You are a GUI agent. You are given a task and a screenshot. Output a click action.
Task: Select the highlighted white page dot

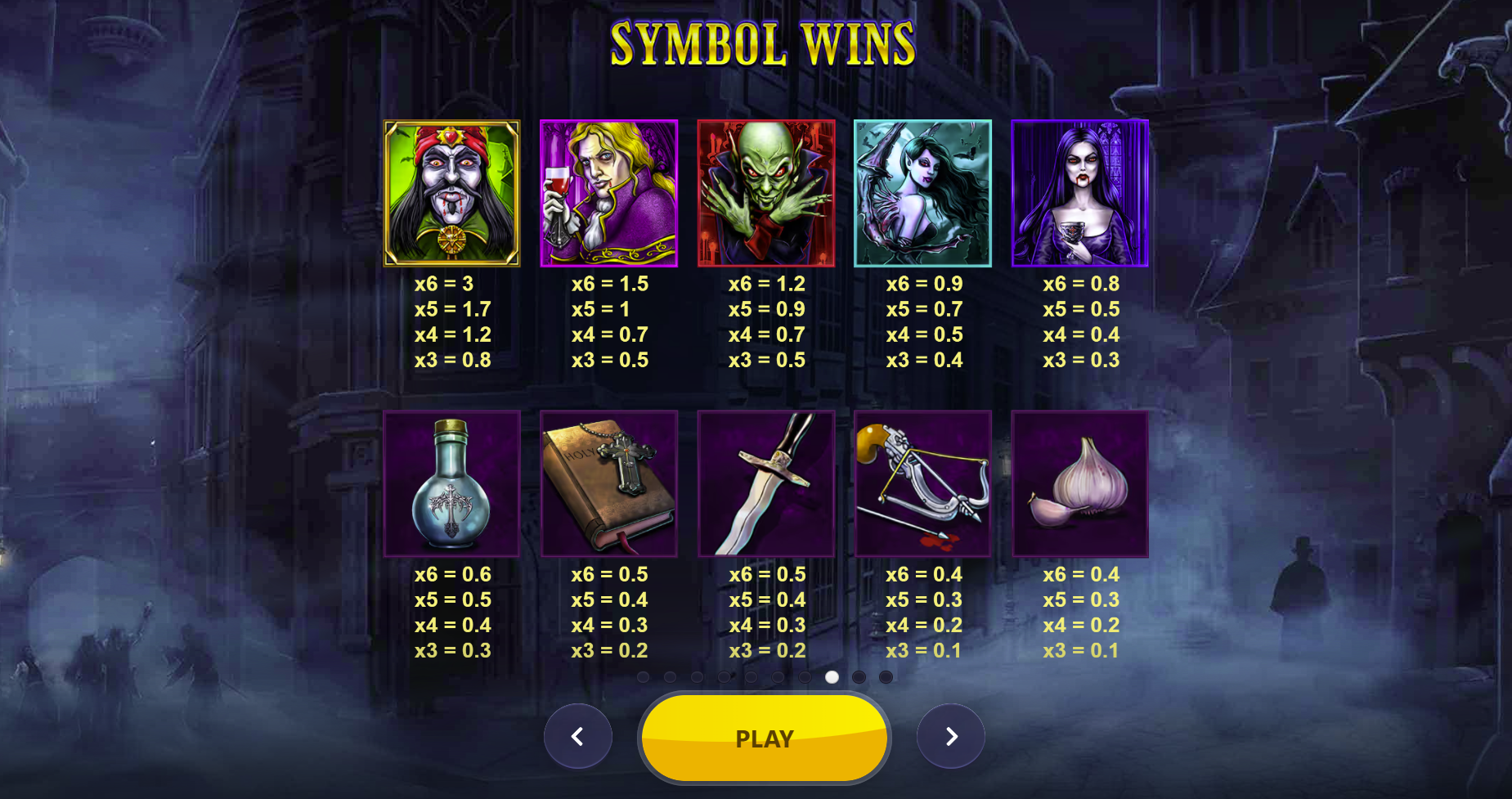(x=832, y=677)
